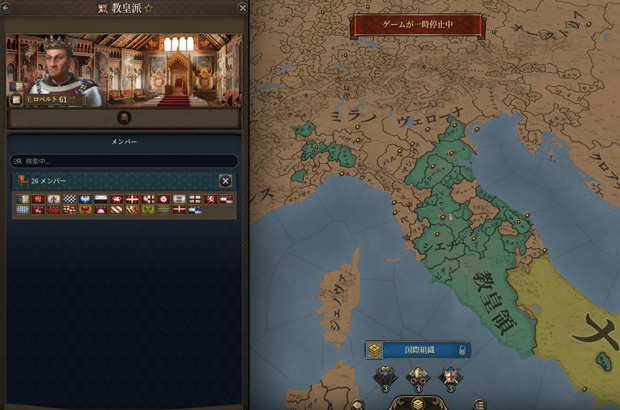The image size is (620, 410).
Task: Select the red cross shield map mode 5
Action: [x=452, y=378]
